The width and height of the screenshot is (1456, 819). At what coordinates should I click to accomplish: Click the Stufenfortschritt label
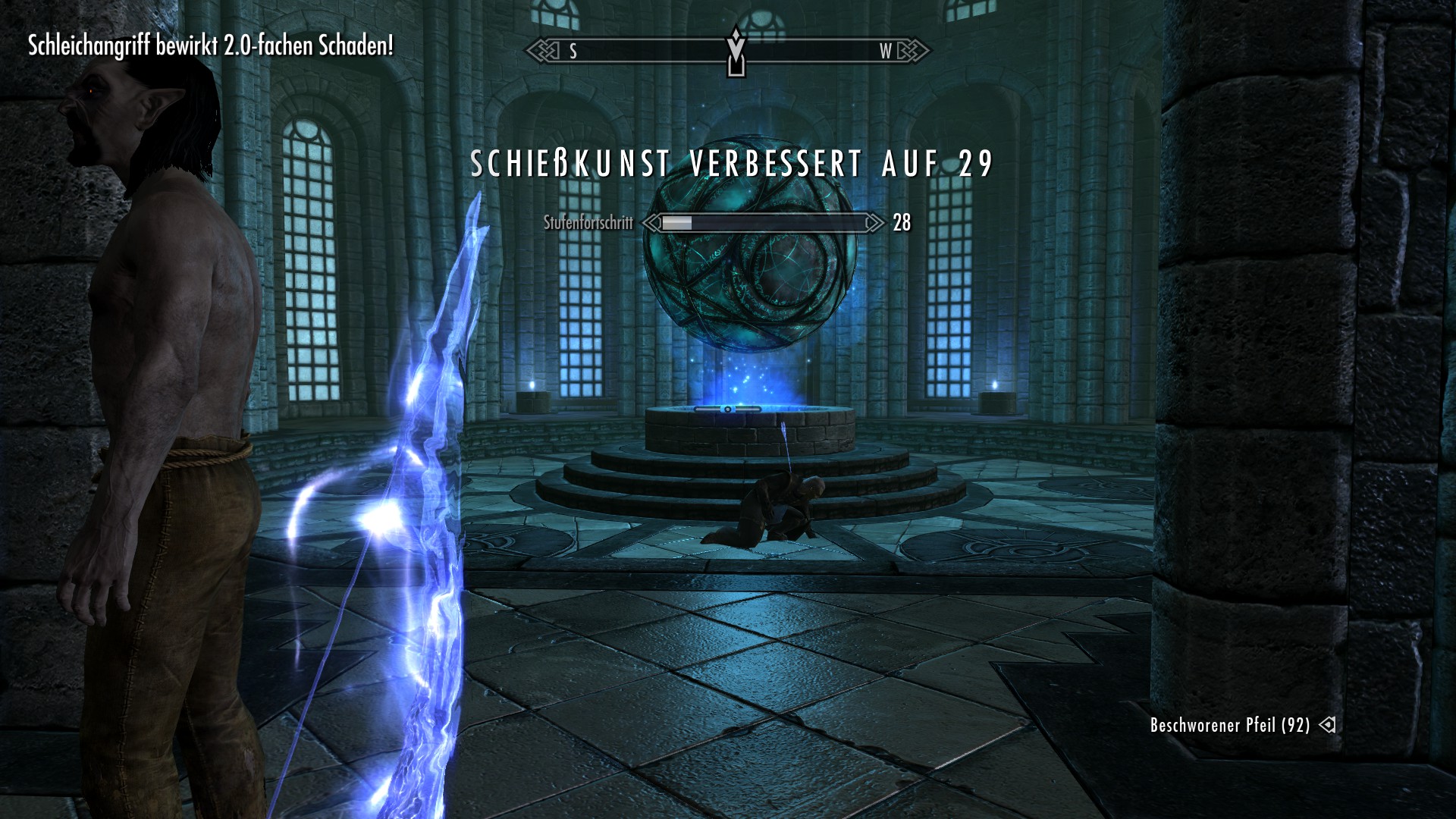click(590, 224)
